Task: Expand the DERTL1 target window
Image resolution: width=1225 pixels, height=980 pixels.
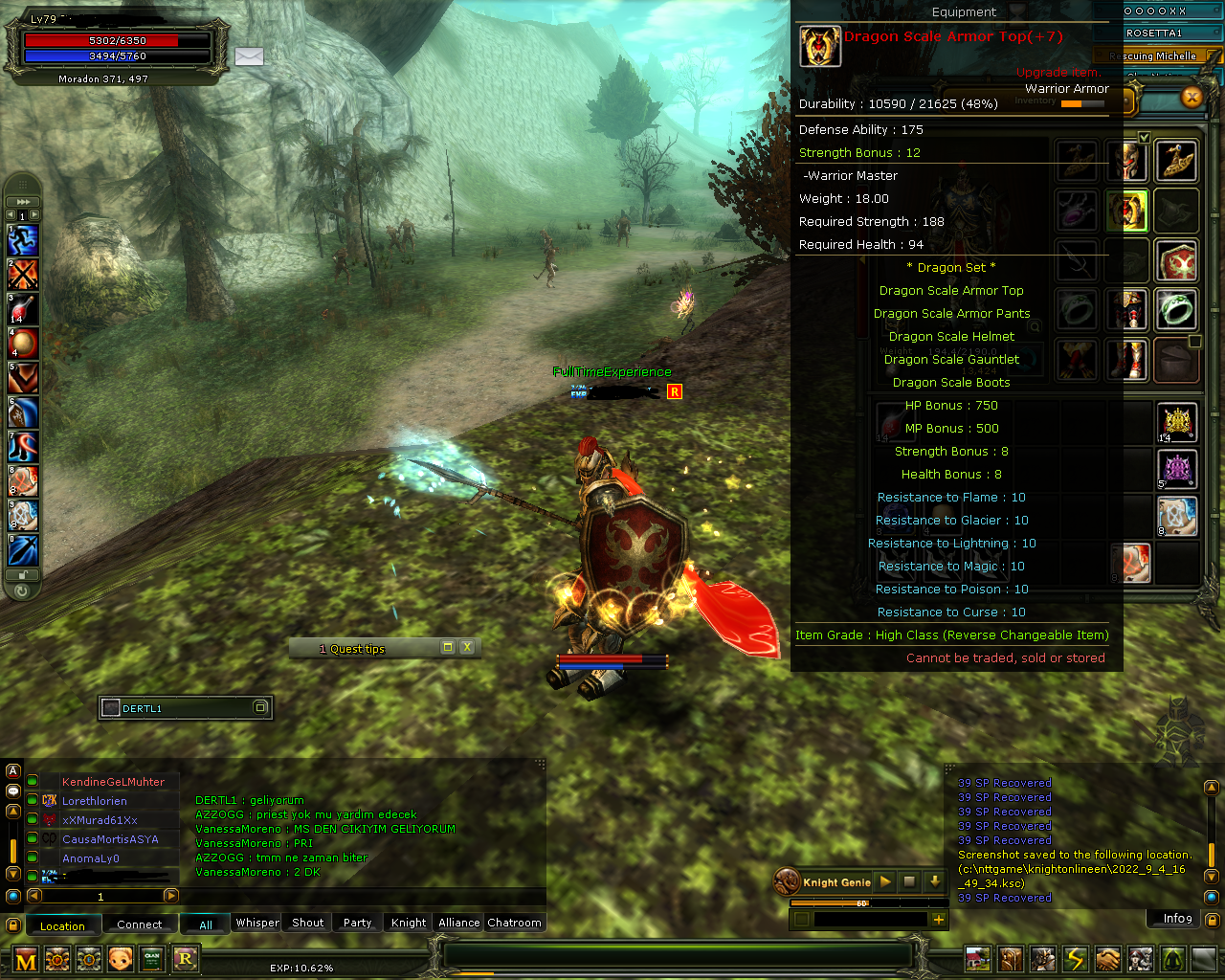Action: tap(260, 707)
